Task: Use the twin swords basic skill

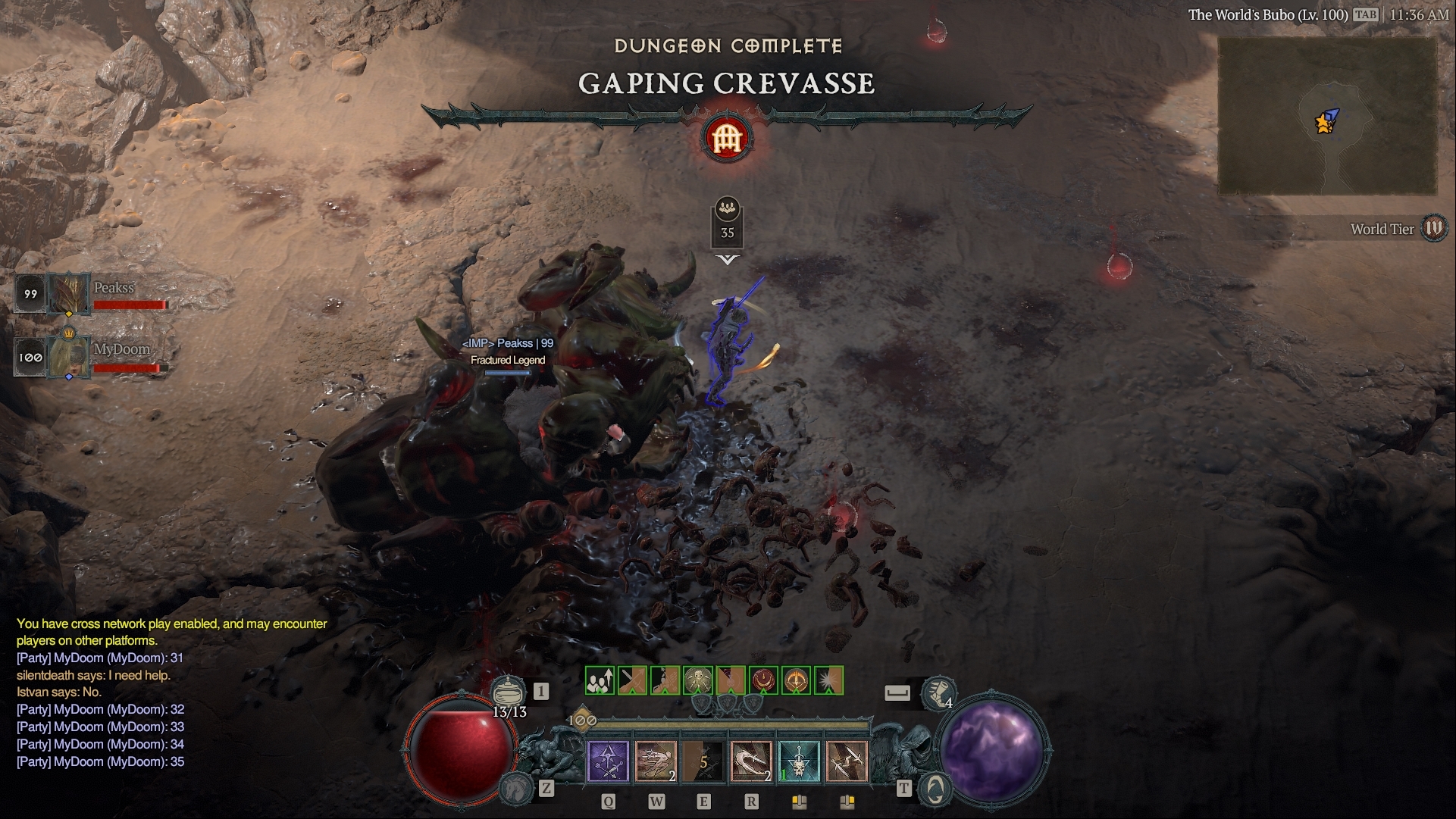Action: [846, 761]
